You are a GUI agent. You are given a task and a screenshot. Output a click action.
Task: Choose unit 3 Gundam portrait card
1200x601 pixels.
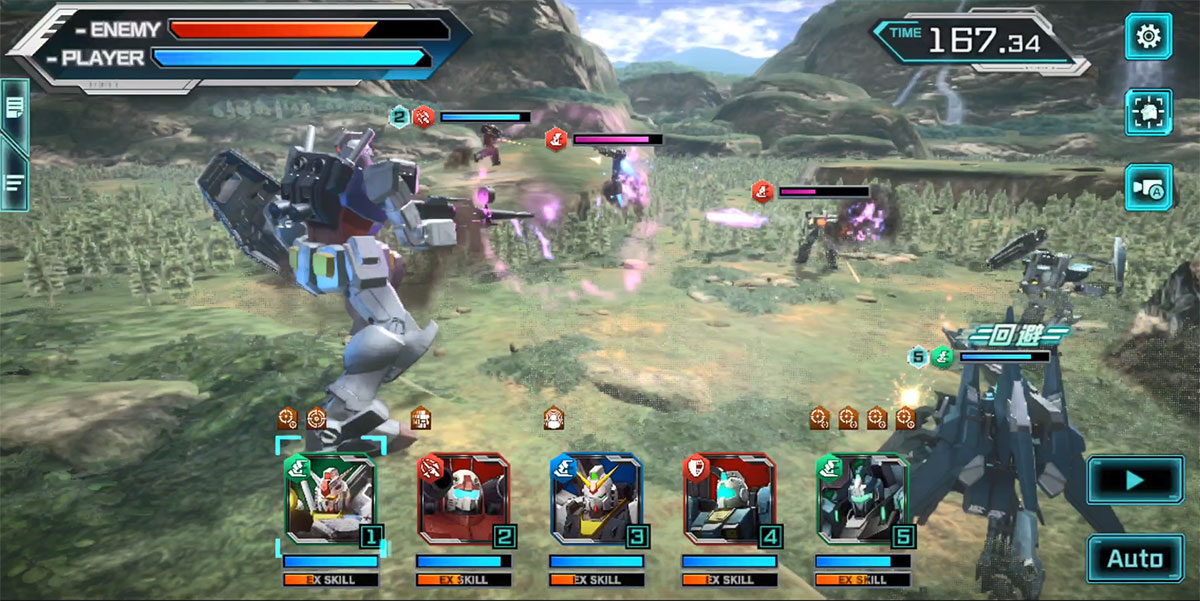tap(596, 499)
